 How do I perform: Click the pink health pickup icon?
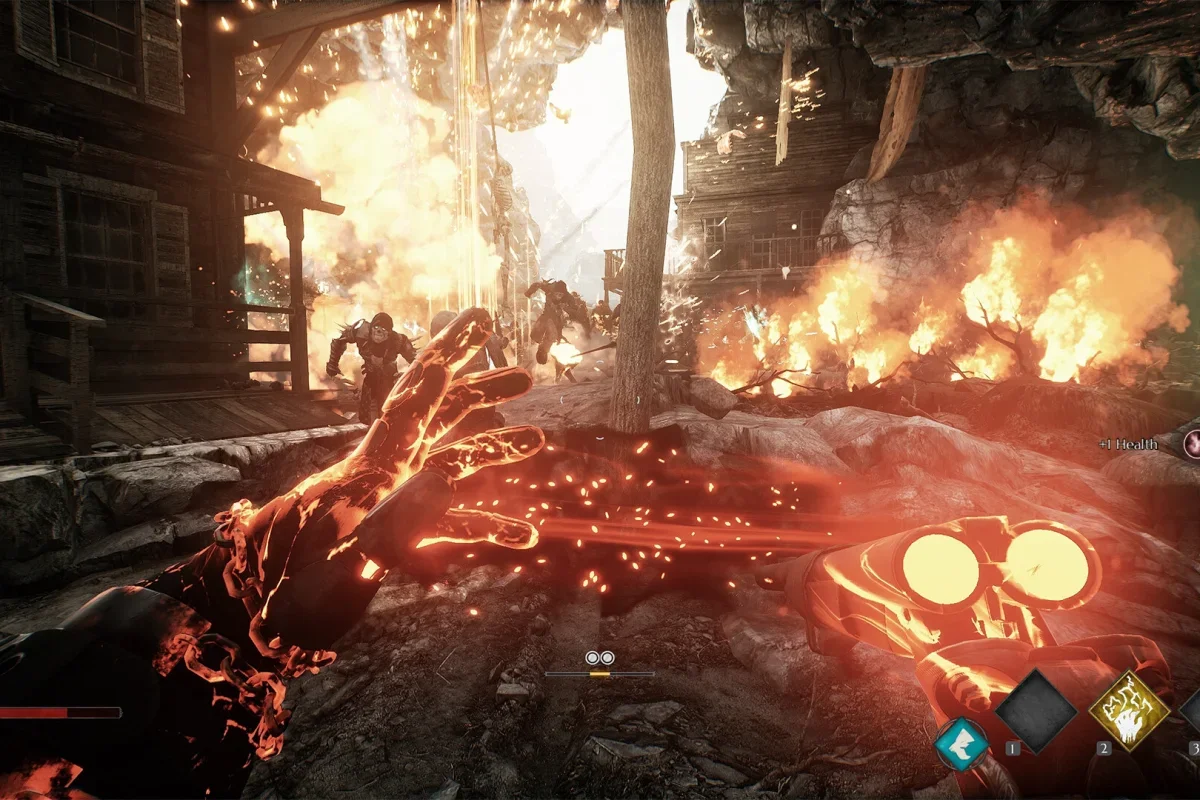(1192, 443)
